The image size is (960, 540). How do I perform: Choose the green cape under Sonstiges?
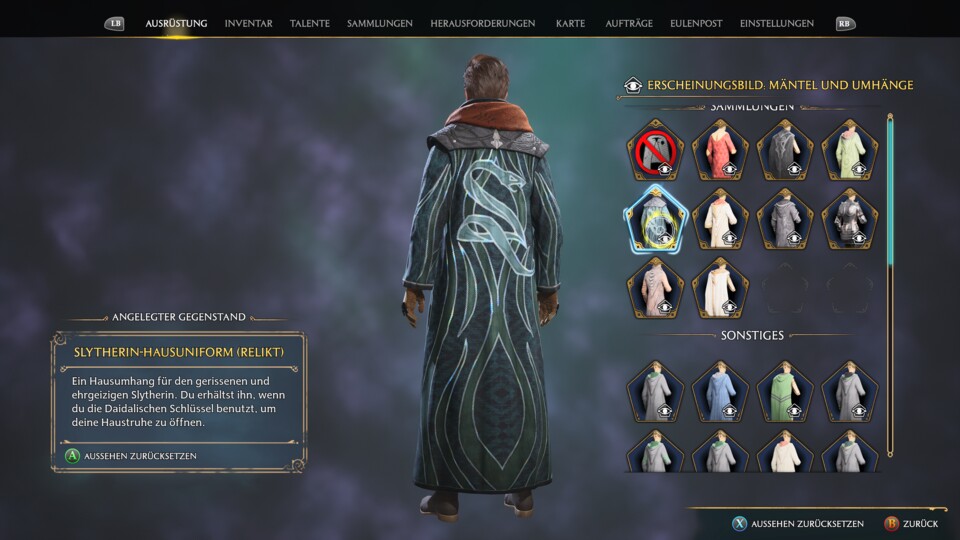coord(785,391)
